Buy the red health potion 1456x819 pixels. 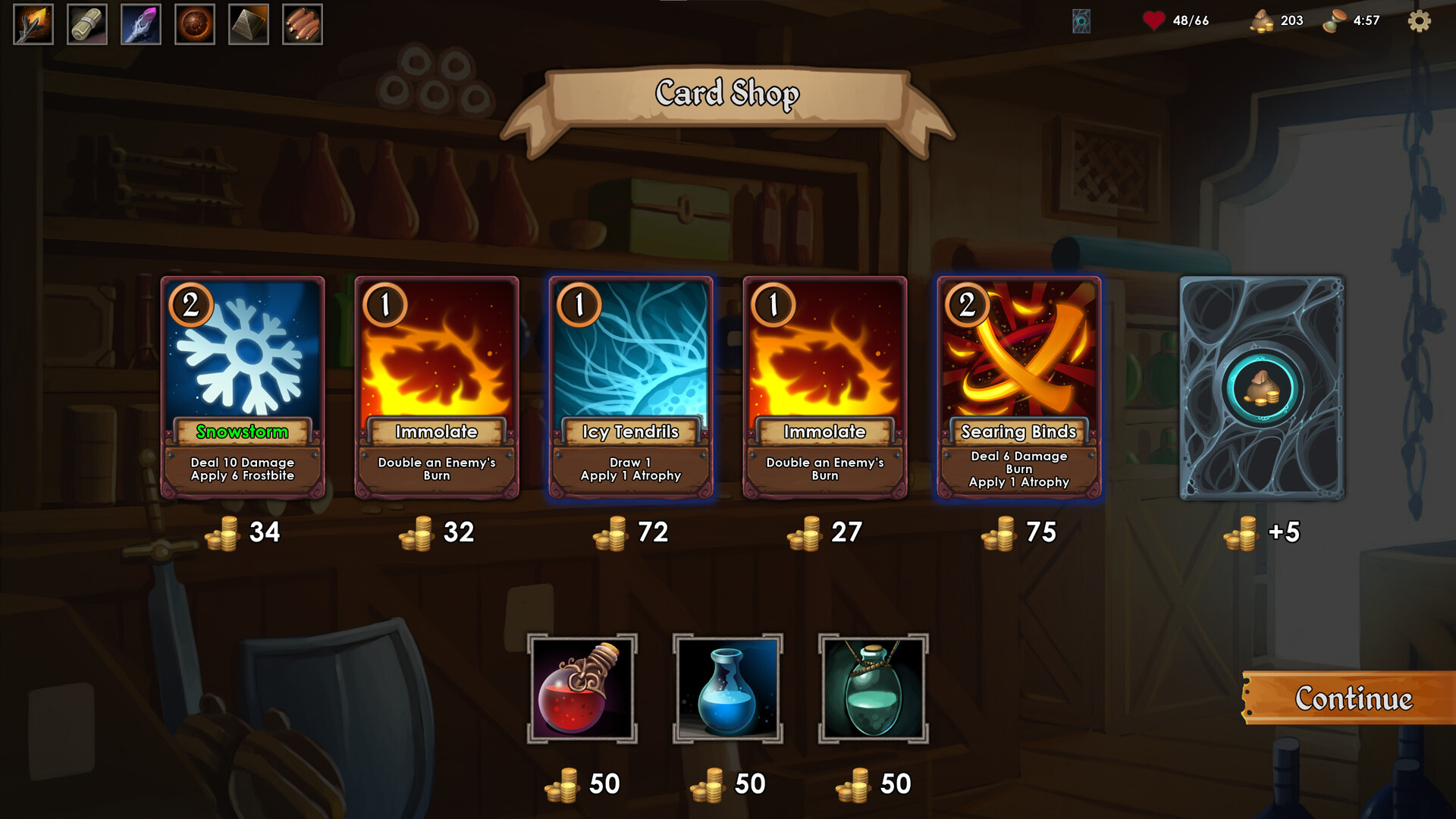coord(584,687)
